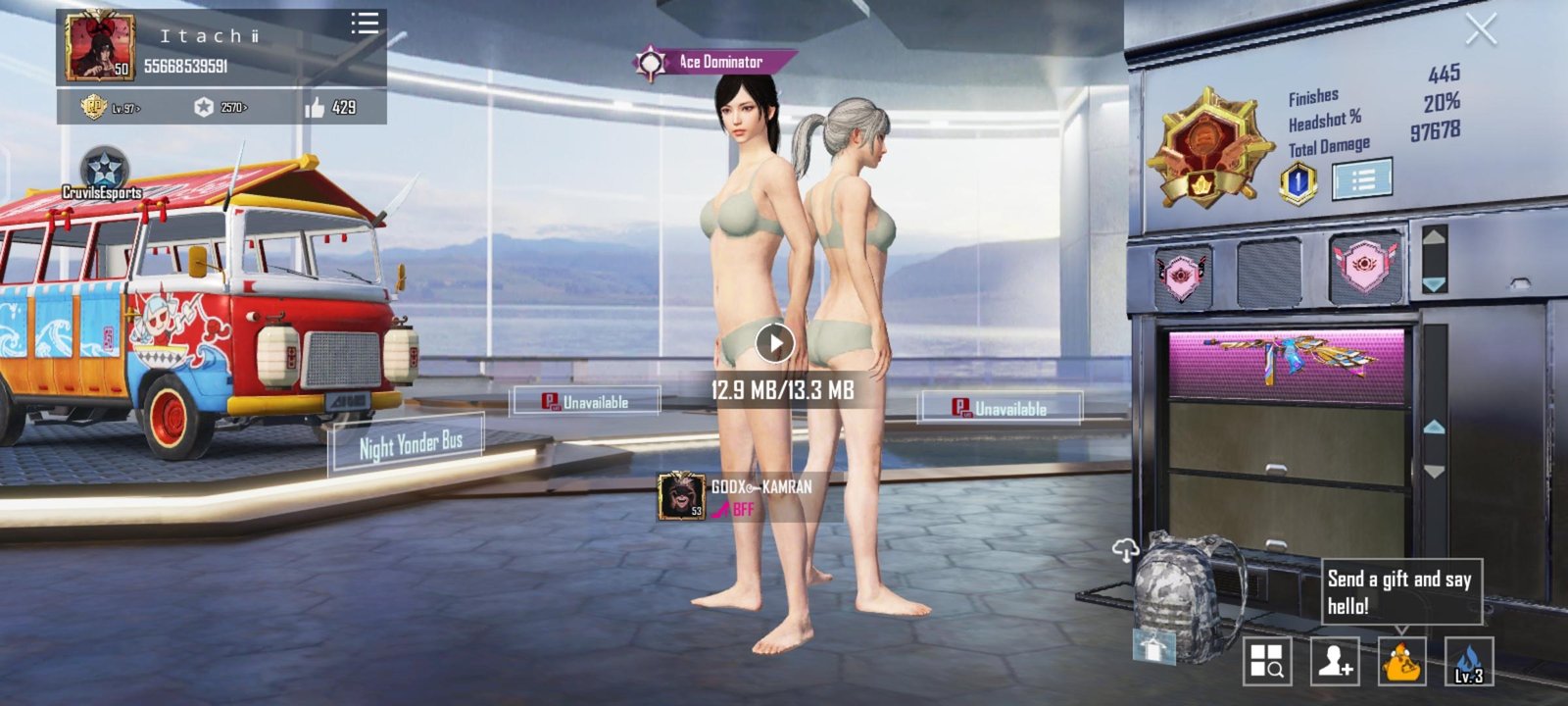This screenshot has height=706, width=1568.
Task: Select the Night Yonder Bus label
Action: pos(410,445)
